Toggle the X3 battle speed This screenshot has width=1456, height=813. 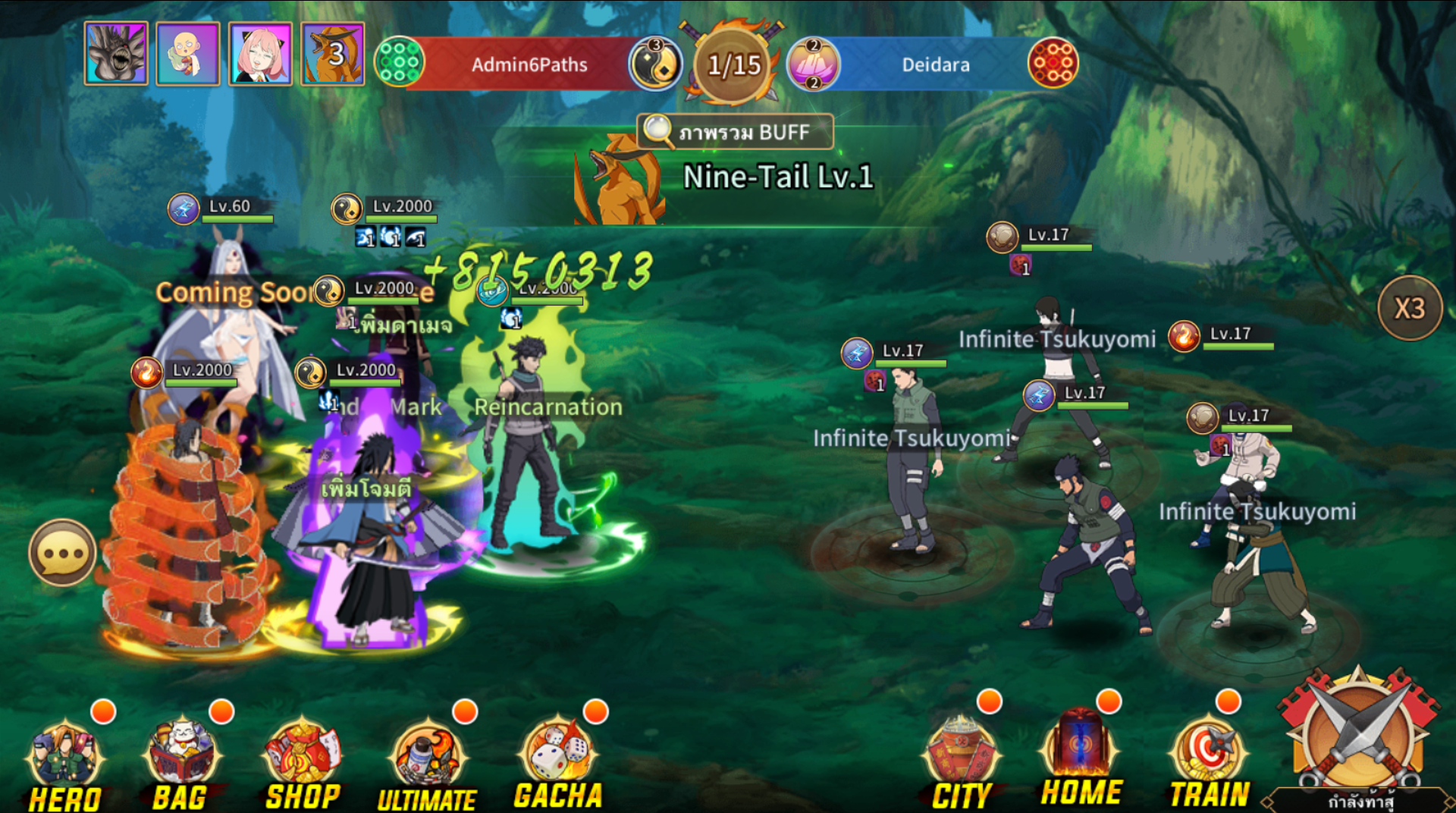[x=1409, y=308]
